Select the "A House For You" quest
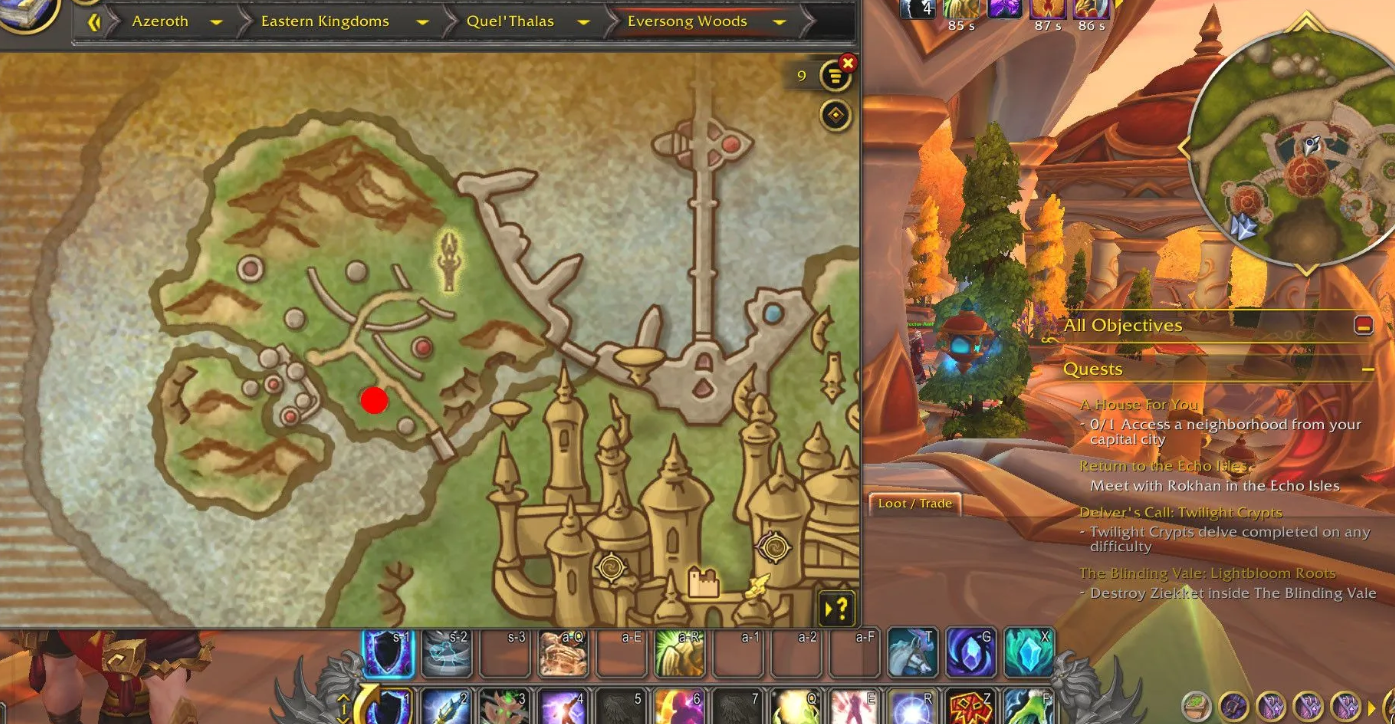 1139,405
